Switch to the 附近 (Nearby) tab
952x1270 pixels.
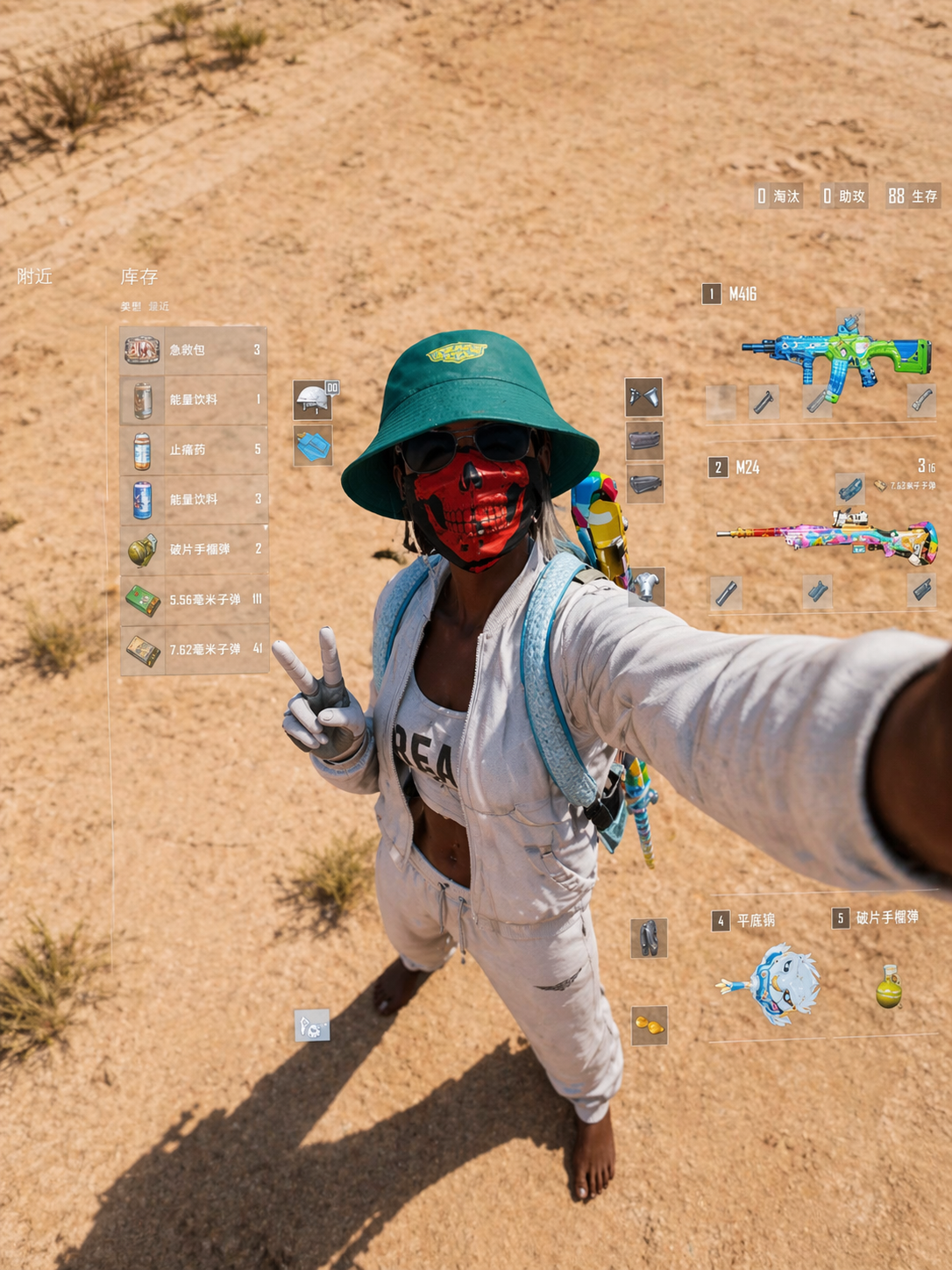[x=35, y=277]
